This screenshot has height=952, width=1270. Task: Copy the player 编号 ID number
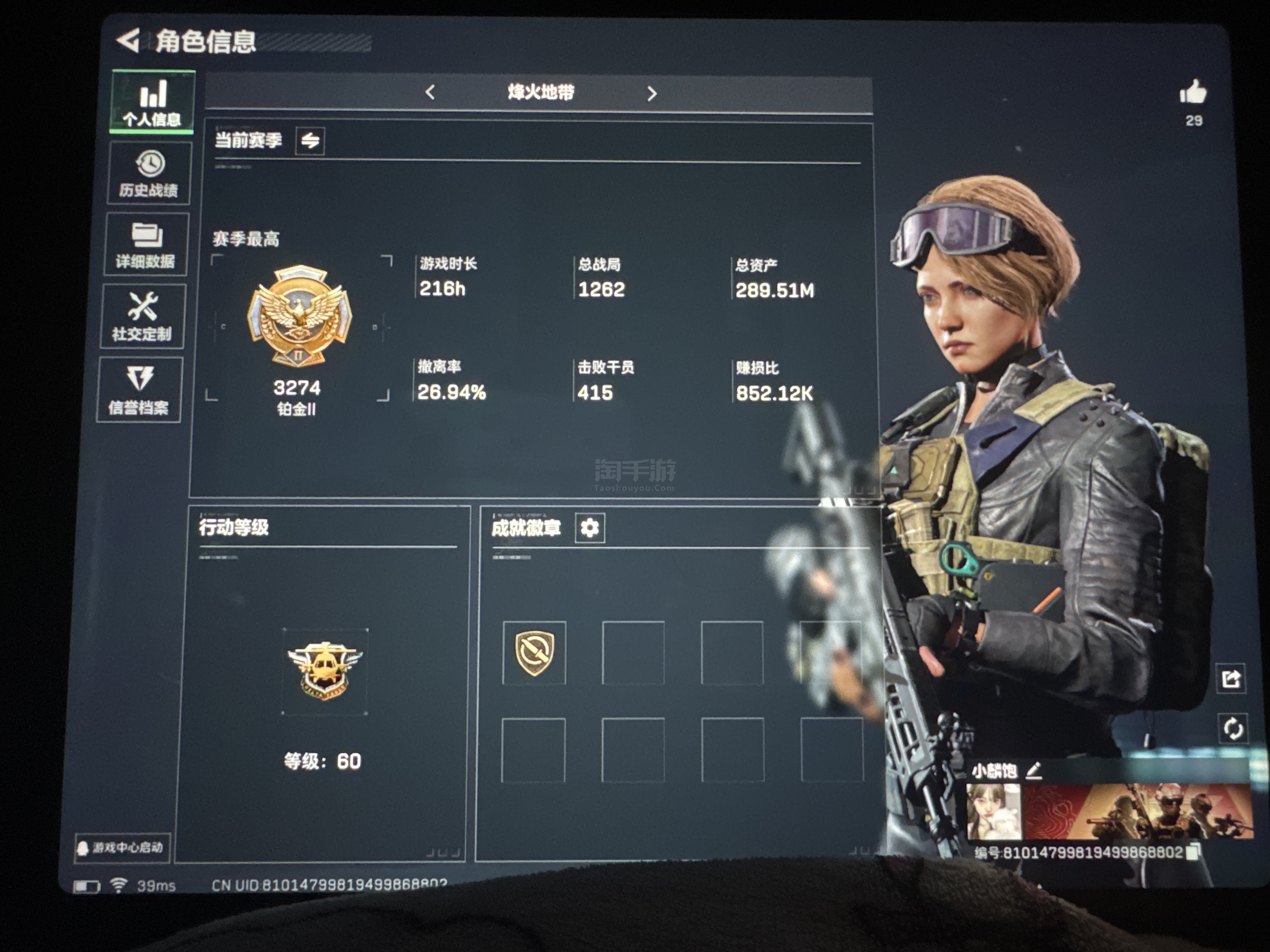tap(1193, 852)
